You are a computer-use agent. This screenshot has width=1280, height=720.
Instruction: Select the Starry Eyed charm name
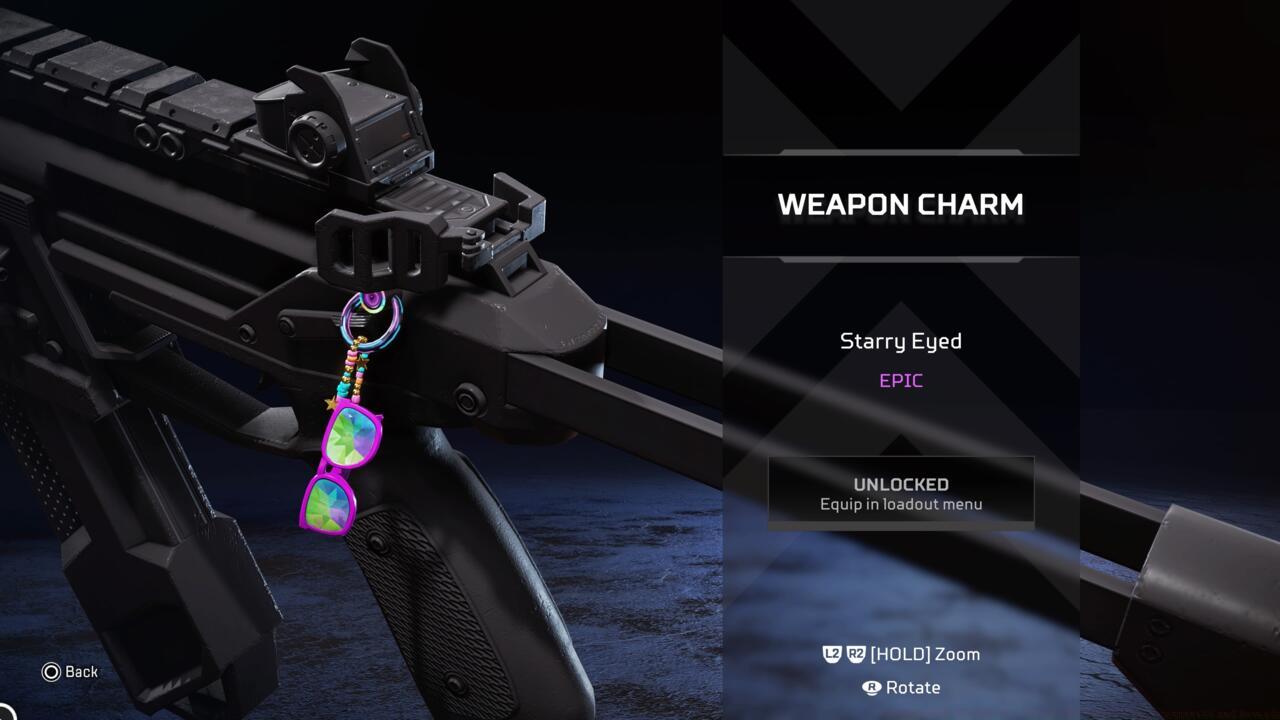tap(900, 341)
